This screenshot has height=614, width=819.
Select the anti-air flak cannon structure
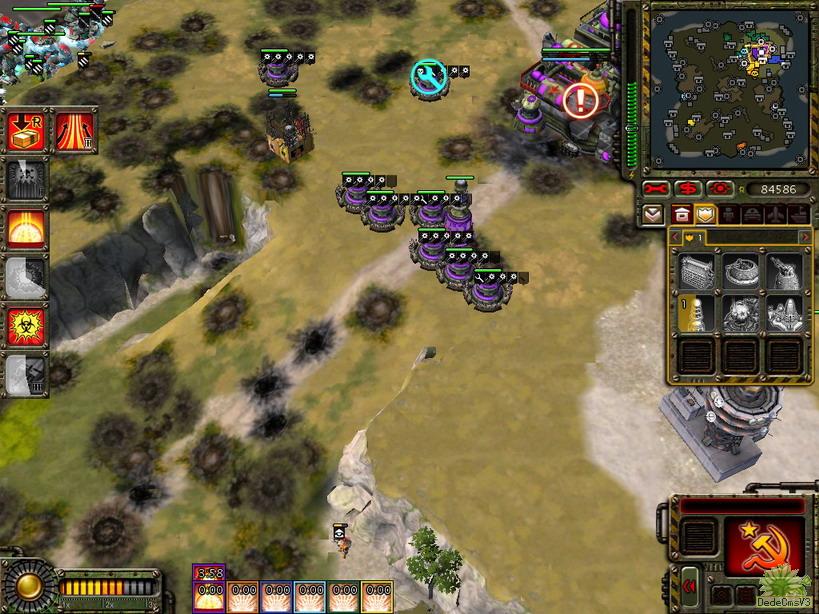(784, 272)
